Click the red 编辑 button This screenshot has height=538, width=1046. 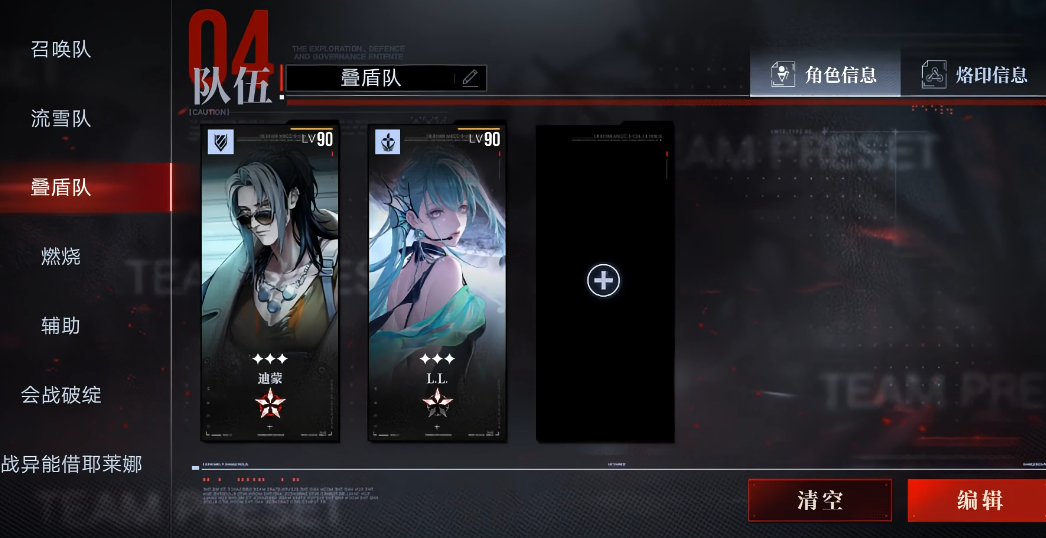(x=978, y=500)
